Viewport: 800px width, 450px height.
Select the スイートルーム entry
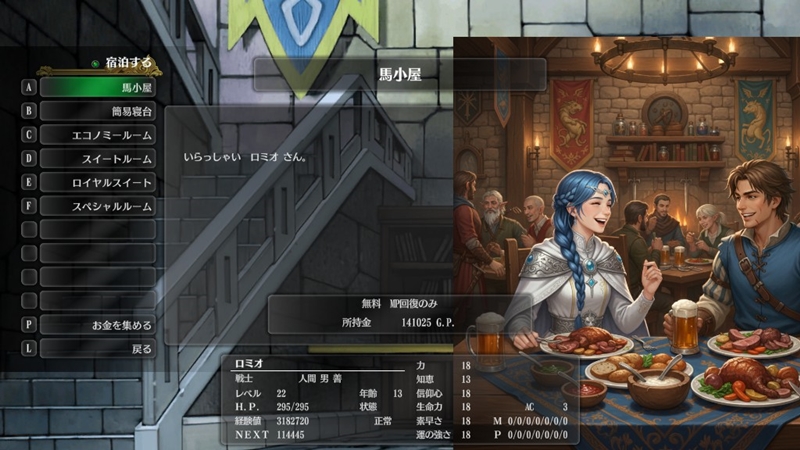(97, 159)
